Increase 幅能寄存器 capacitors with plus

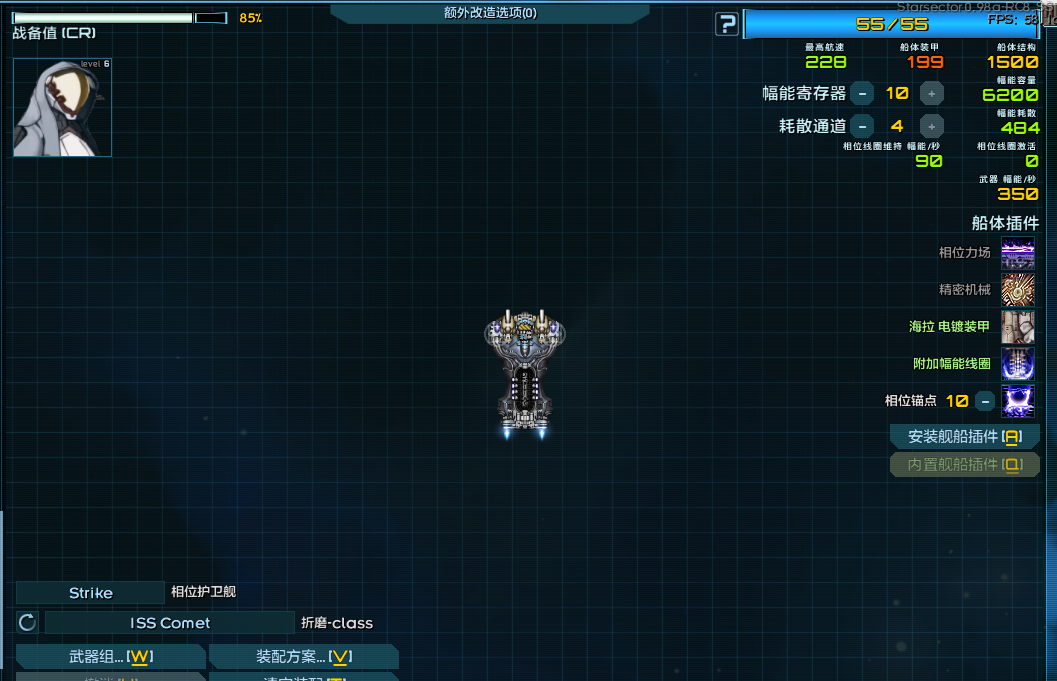(931, 94)
